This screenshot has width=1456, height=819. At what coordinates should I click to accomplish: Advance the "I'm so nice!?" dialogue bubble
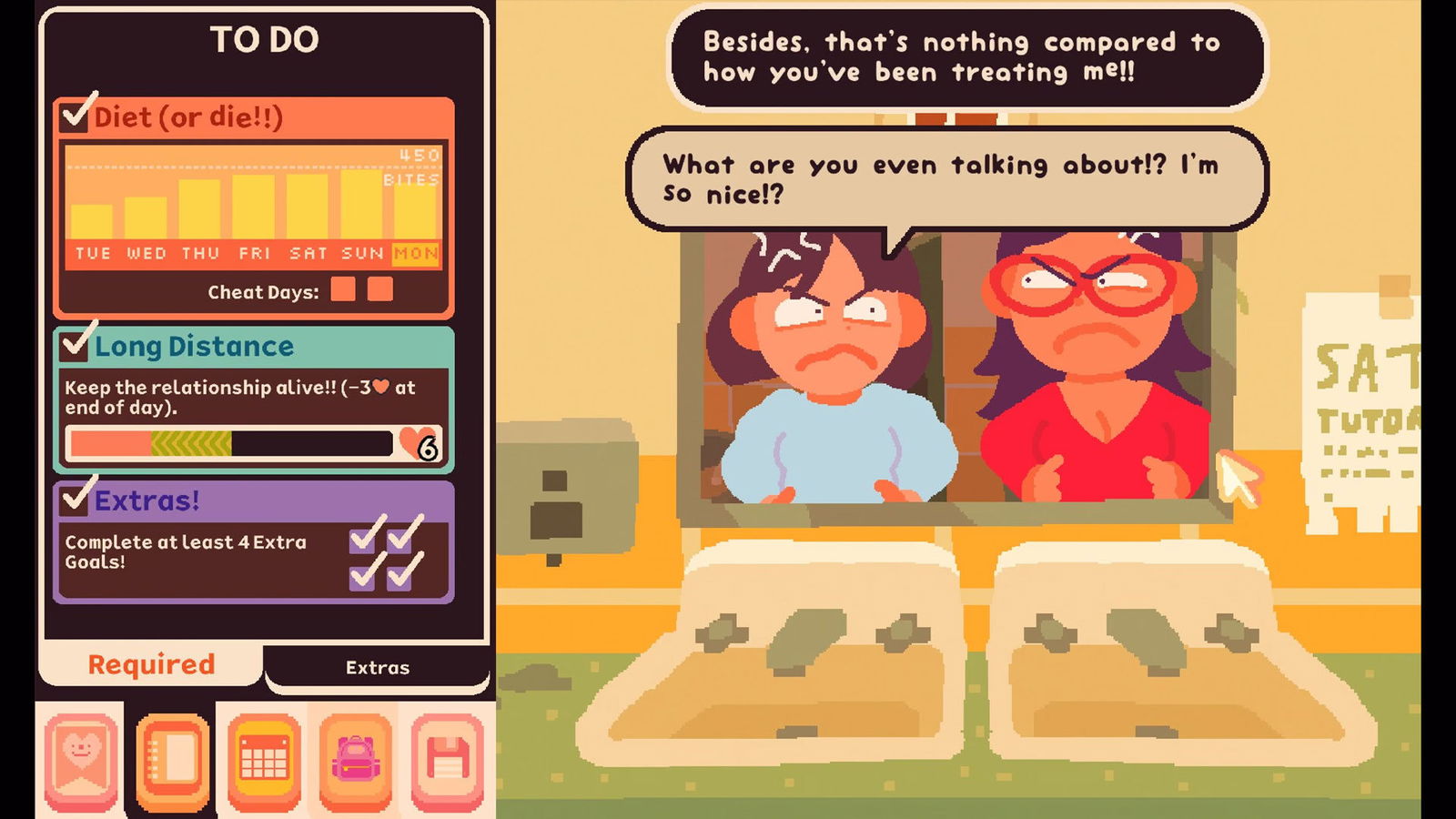(946, 178)
